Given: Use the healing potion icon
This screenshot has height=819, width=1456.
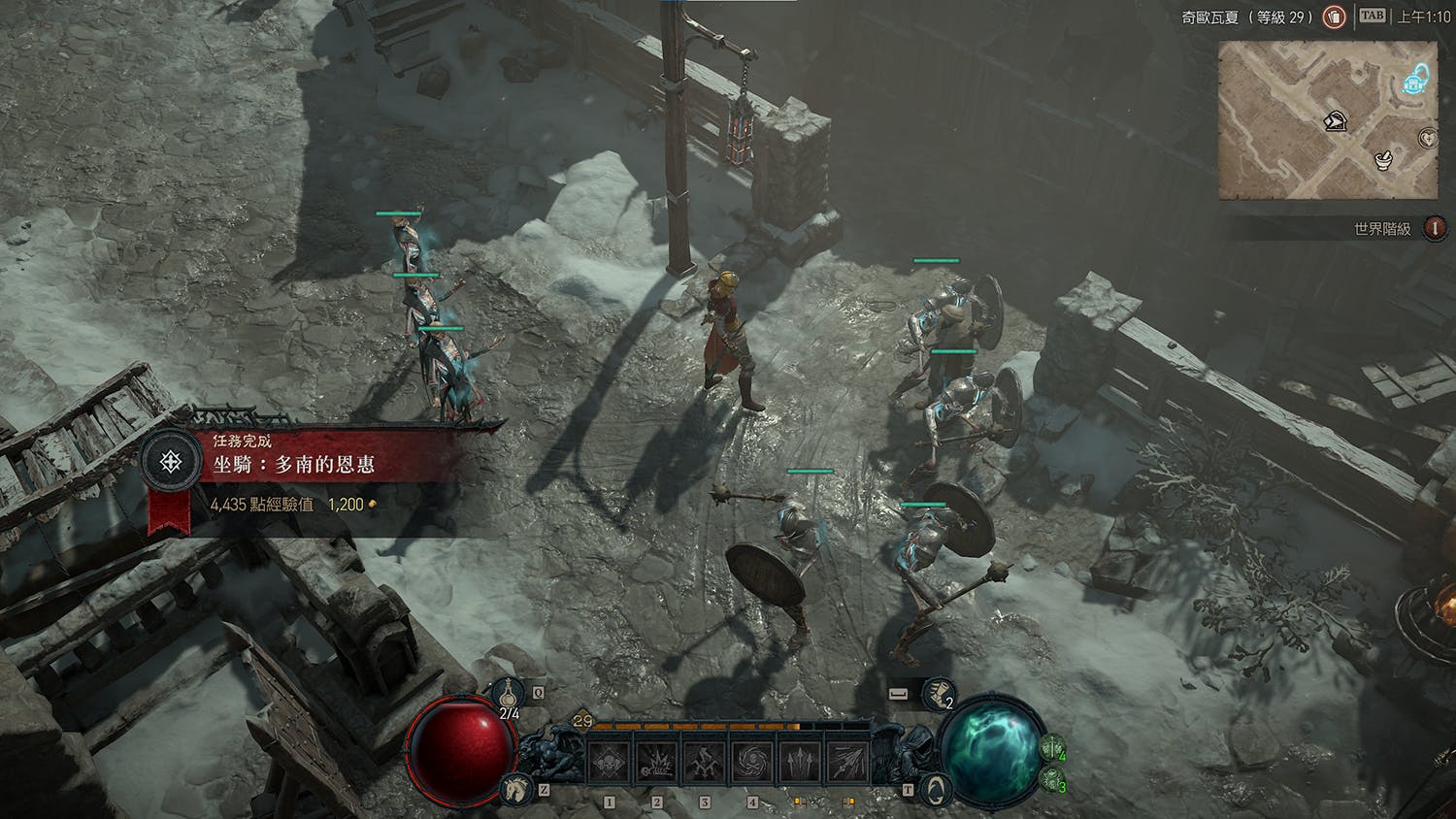Looking at the screenshot, I should (508, 694).
